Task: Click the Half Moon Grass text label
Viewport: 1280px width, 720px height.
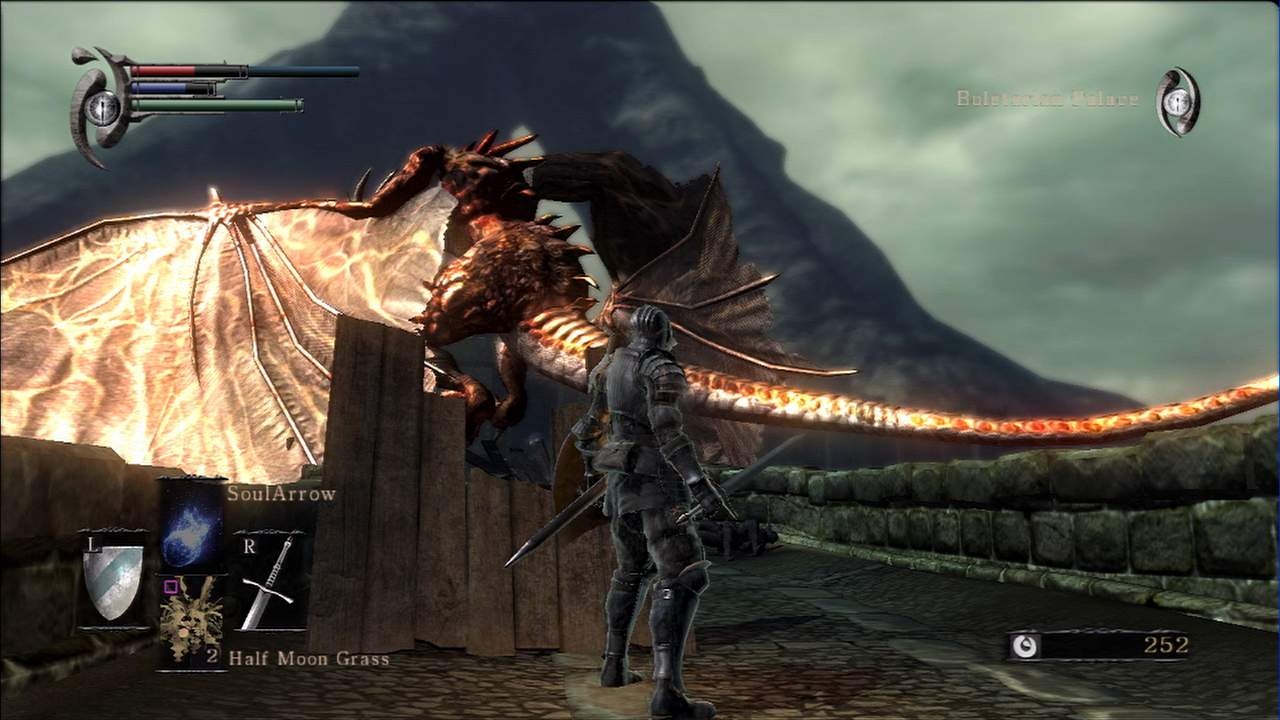Action: [311, 659]
